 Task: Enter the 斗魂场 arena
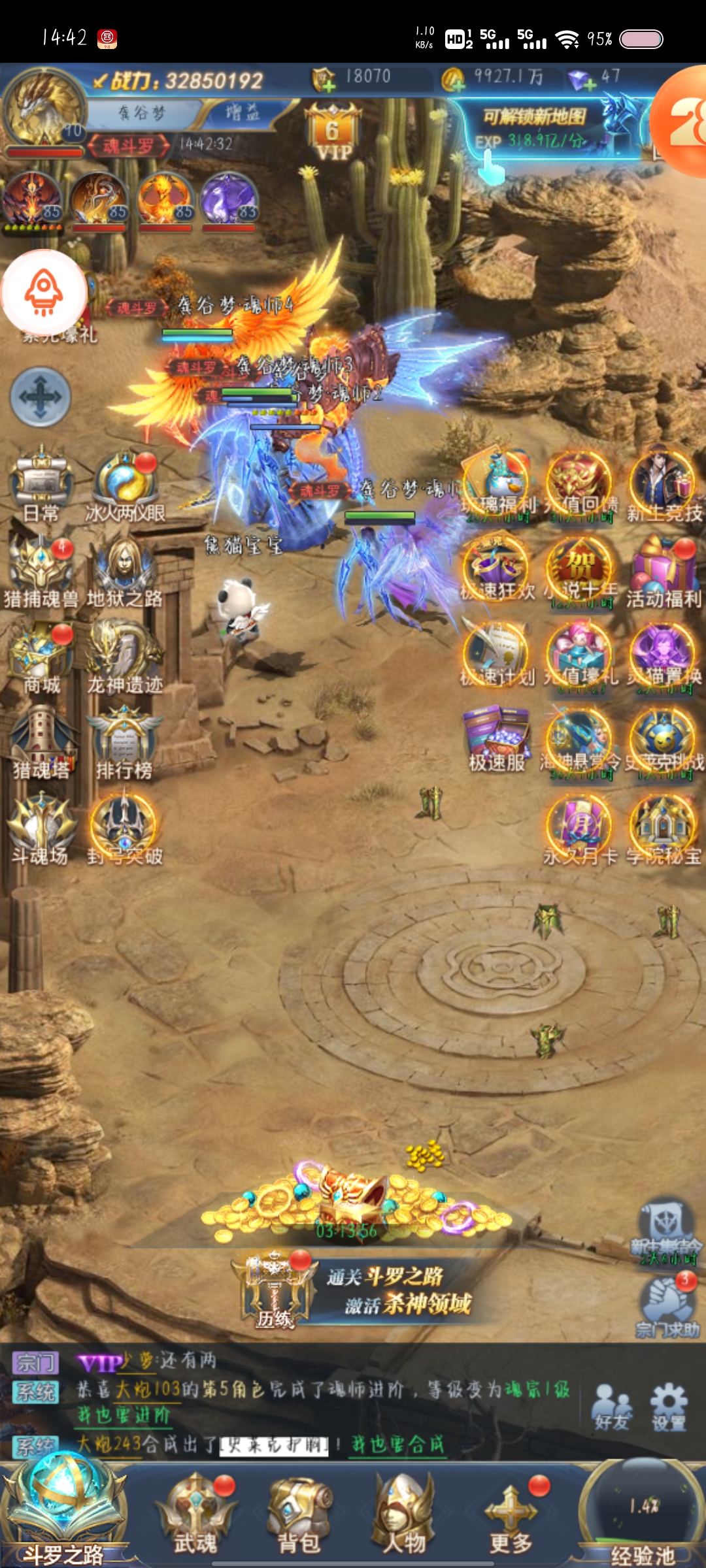click(x=41, y=828)
